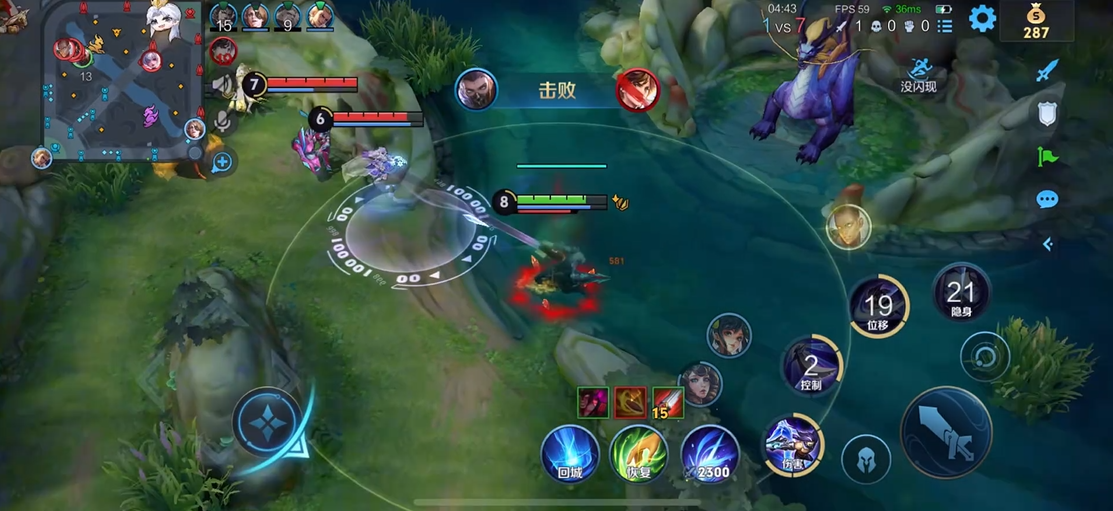Image resolution: width=1113 pixels, height=511 pixels.
Task: Open the gold shop showing 287
Action: click(1036, 20)
